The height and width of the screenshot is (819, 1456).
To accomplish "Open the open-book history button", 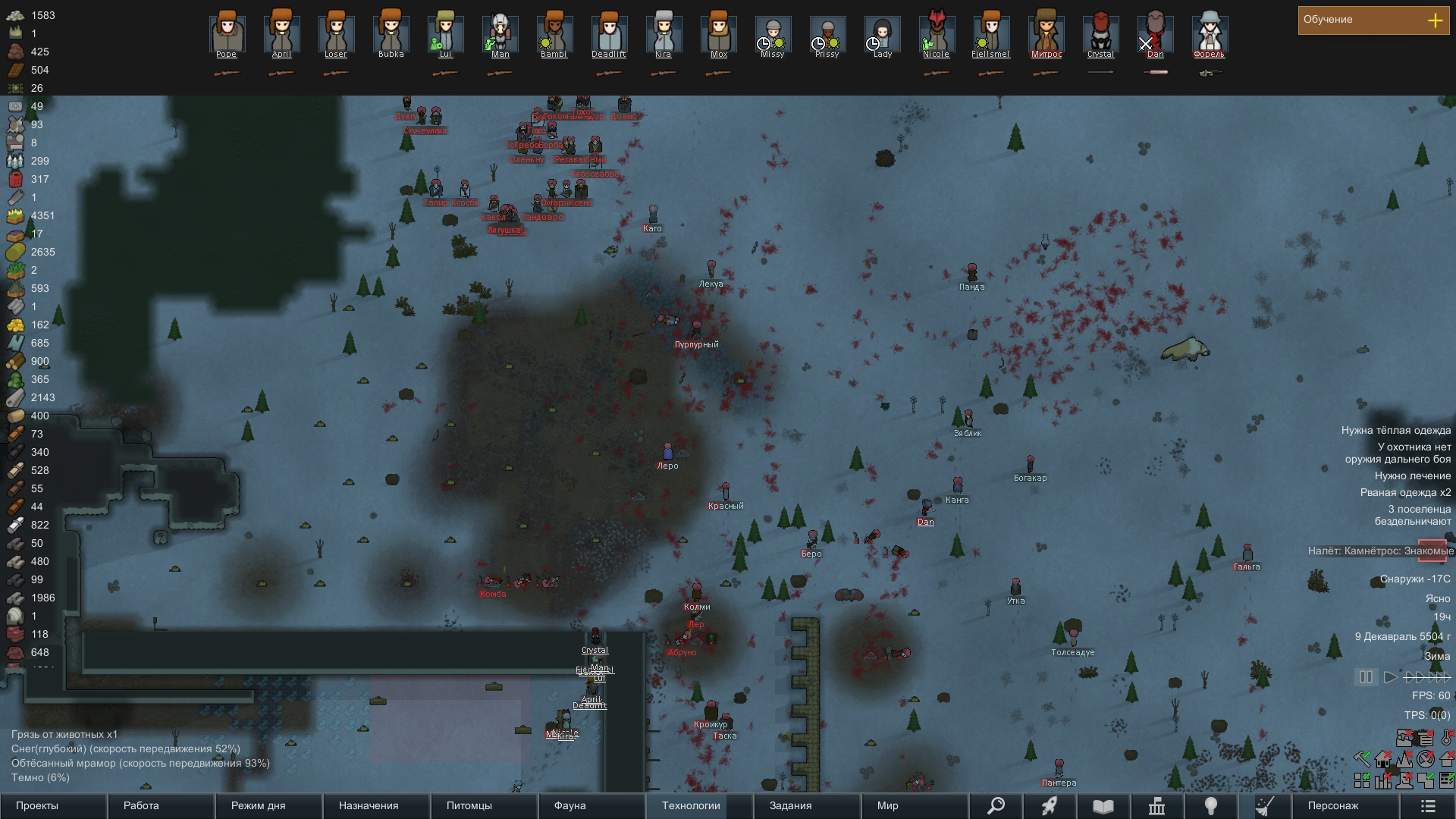I will tap(1103, 805).
